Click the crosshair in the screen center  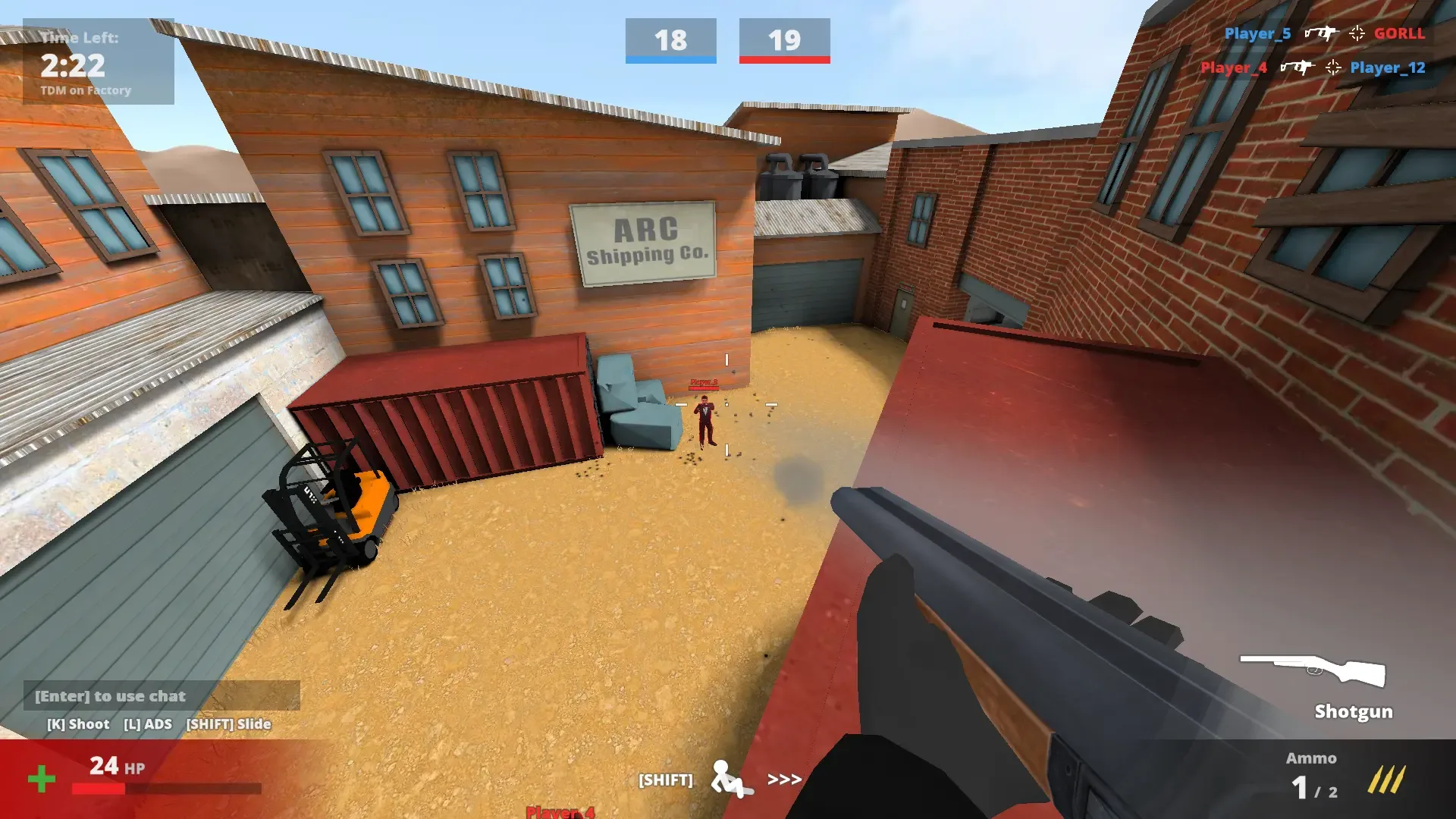click(x=726, y=406)
